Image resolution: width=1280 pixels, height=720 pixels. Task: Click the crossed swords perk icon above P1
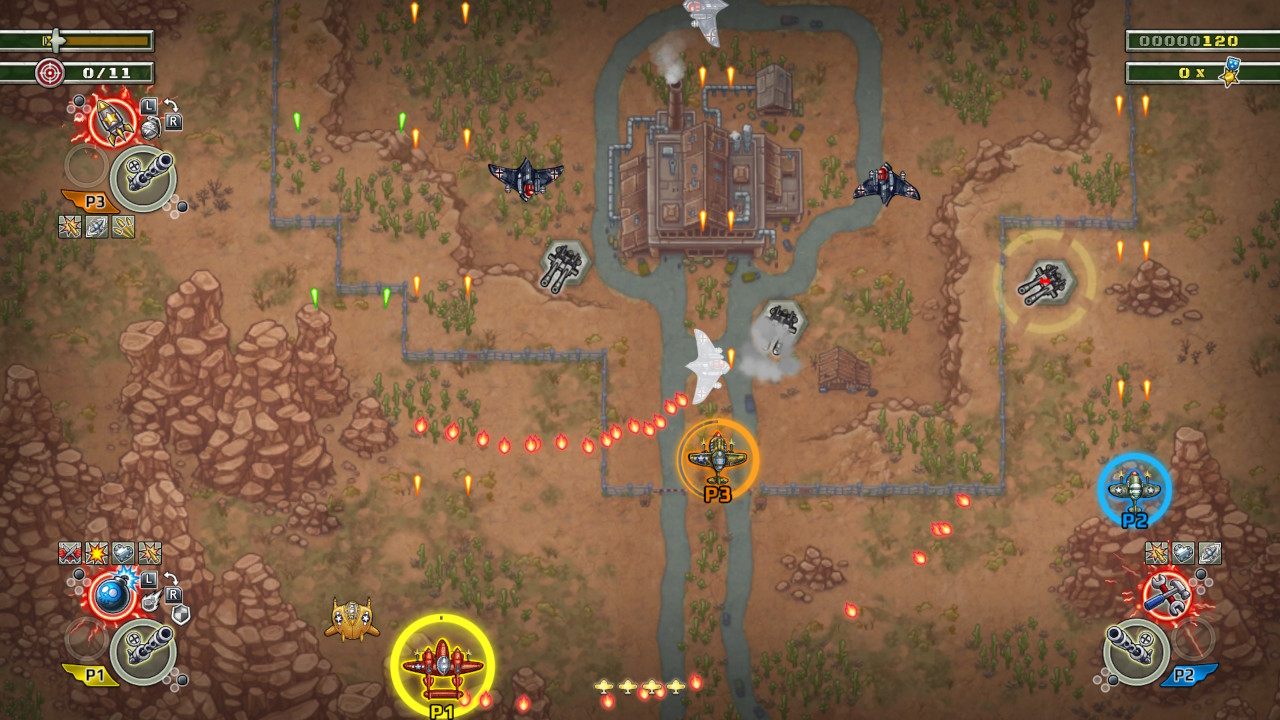pyautogui.click(x=69, y=552)
